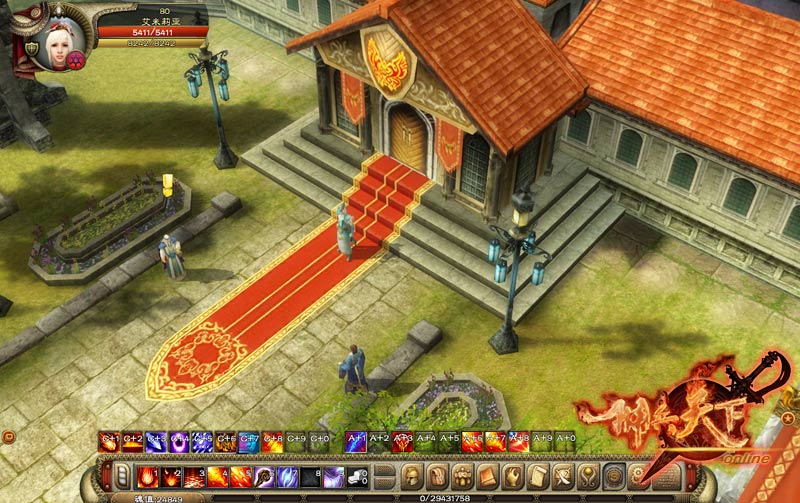The width and height of the screenshot is (800, 503).
Task: Activate the fireball skill in slot 1
Action: (x=147, y=475)
